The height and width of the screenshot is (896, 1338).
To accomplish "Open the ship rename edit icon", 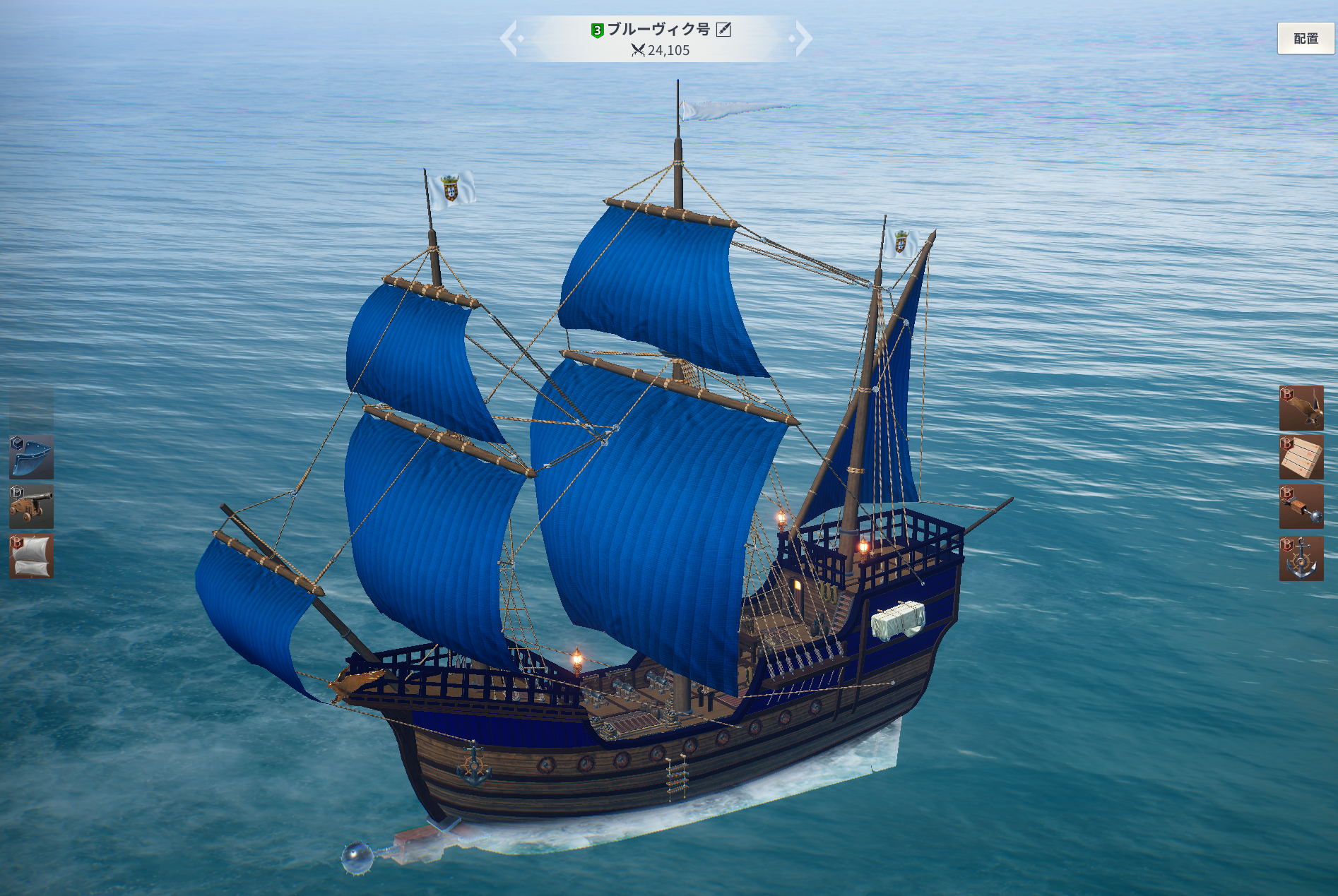I will [723, 30].
